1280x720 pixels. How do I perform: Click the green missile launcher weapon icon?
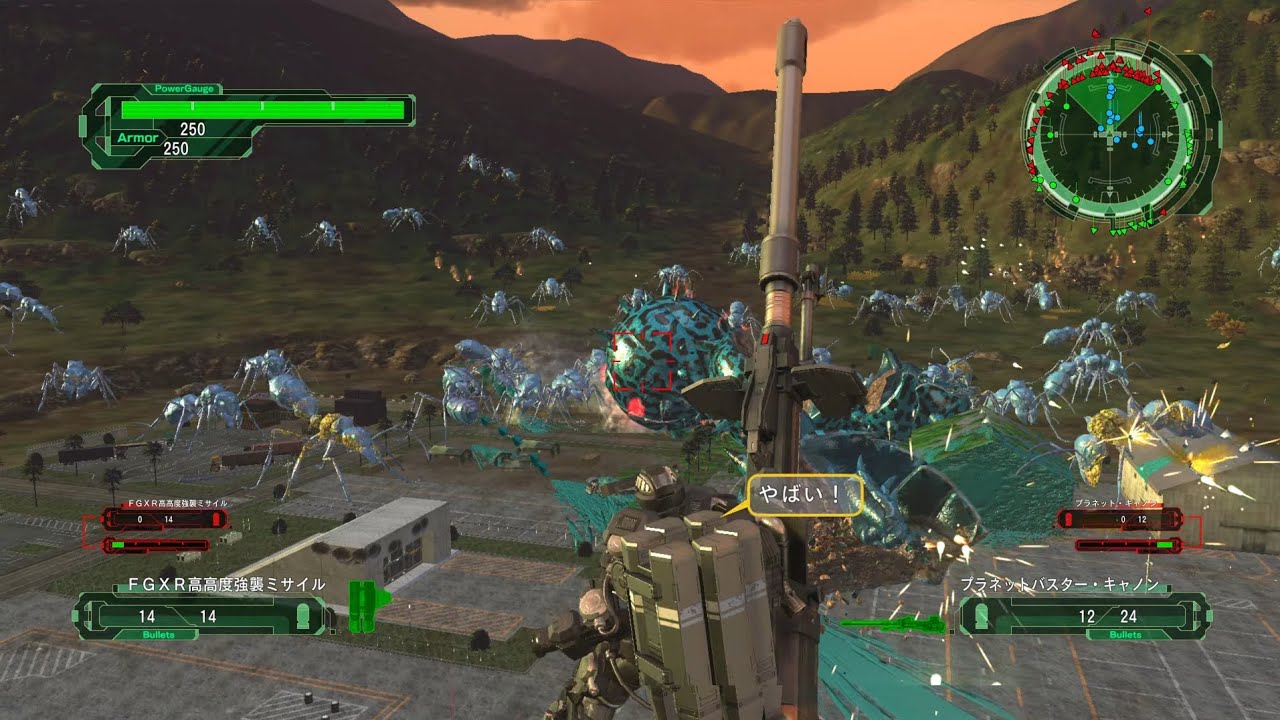tap(367, 607)
